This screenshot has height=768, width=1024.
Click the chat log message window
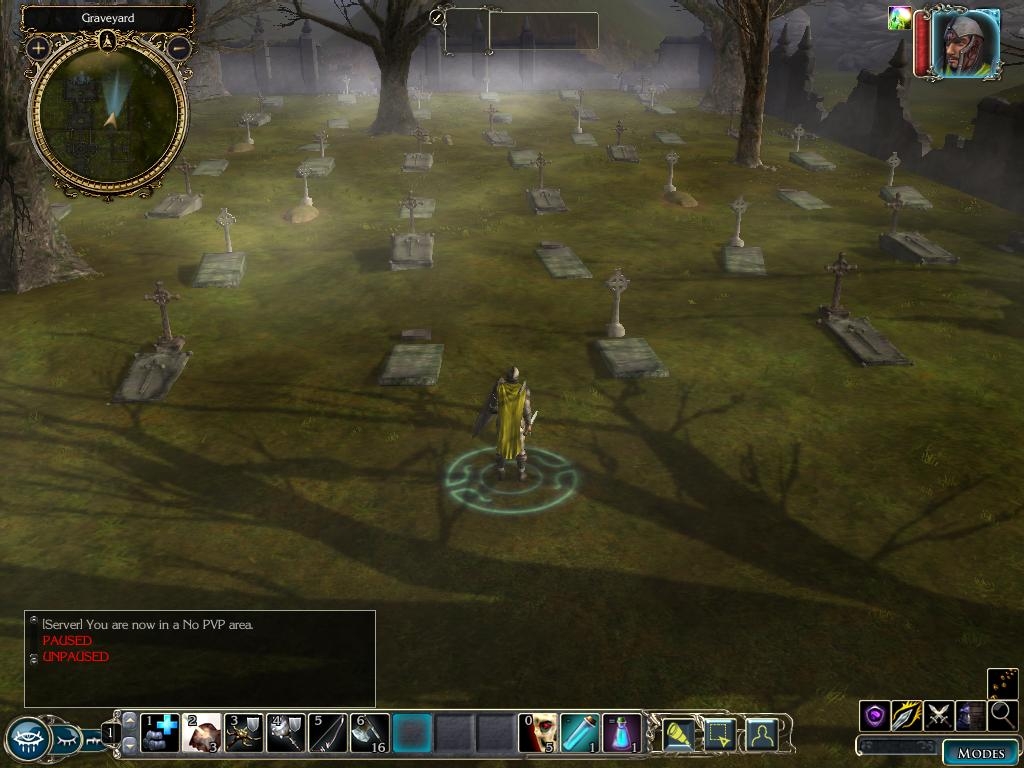click(200, 658)
